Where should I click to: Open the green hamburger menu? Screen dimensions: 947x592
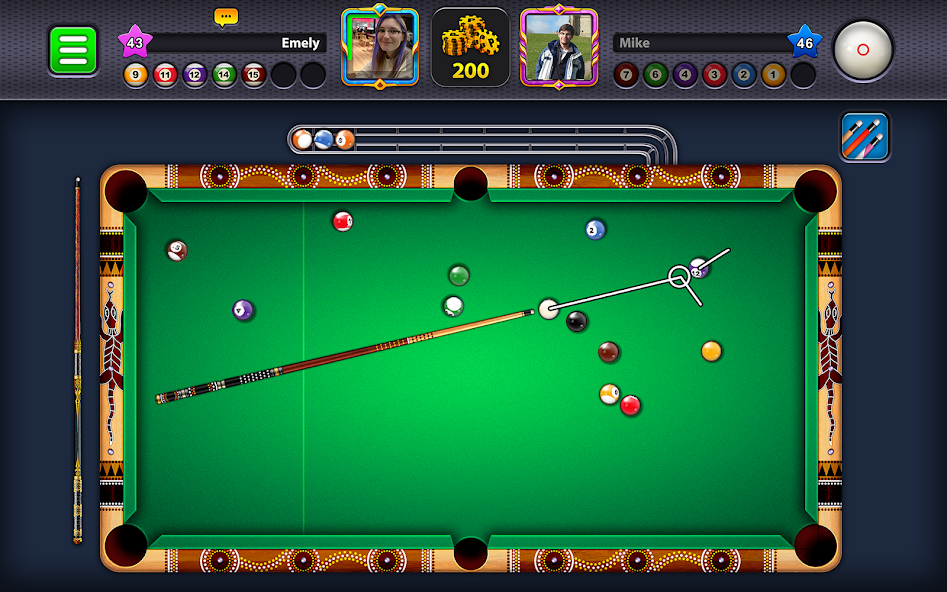point(73,49)
